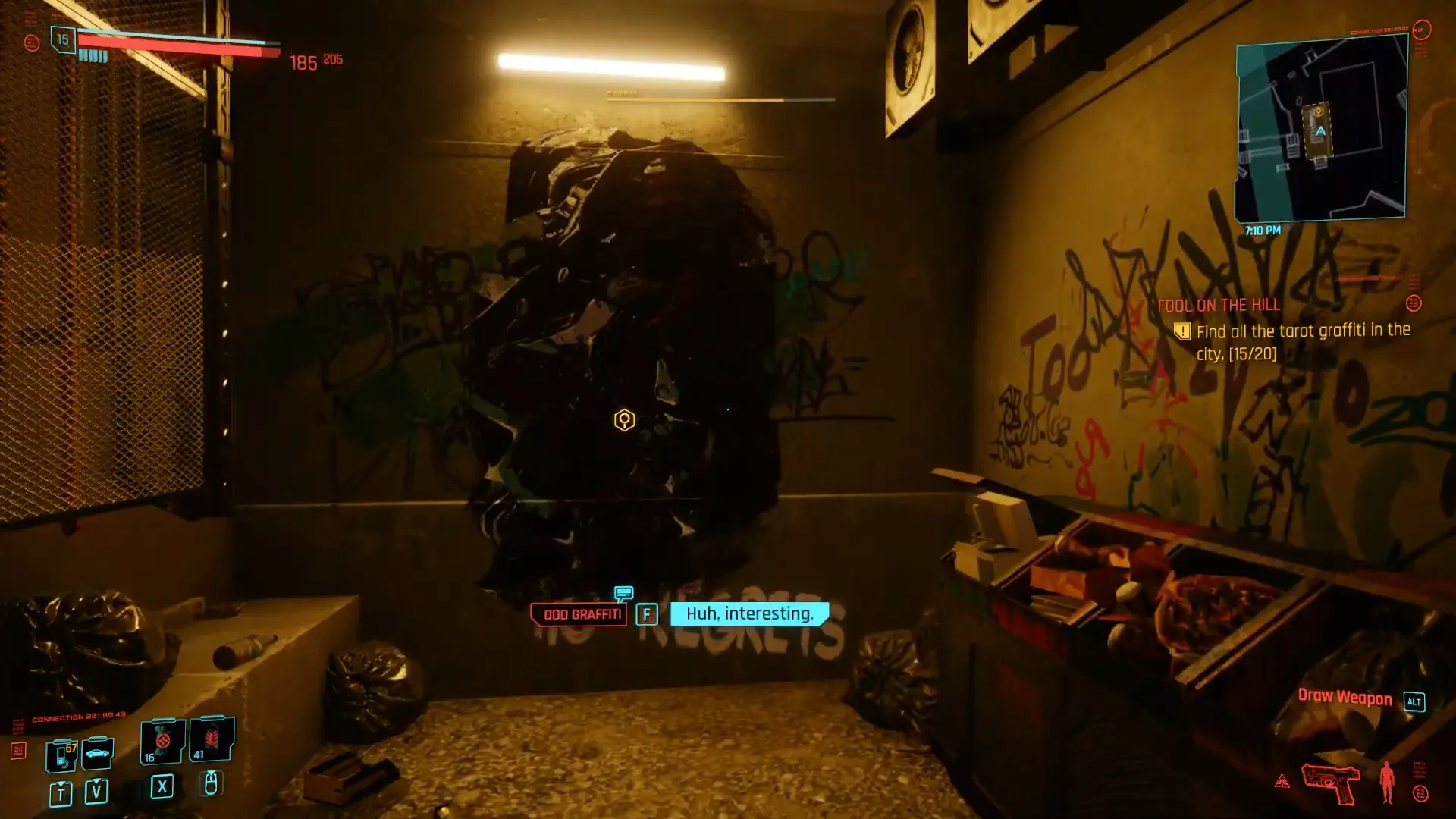Viewport: 1456px width, 819px height.
Task: Select the phone icon in the quick access bar
Action: 61,754
